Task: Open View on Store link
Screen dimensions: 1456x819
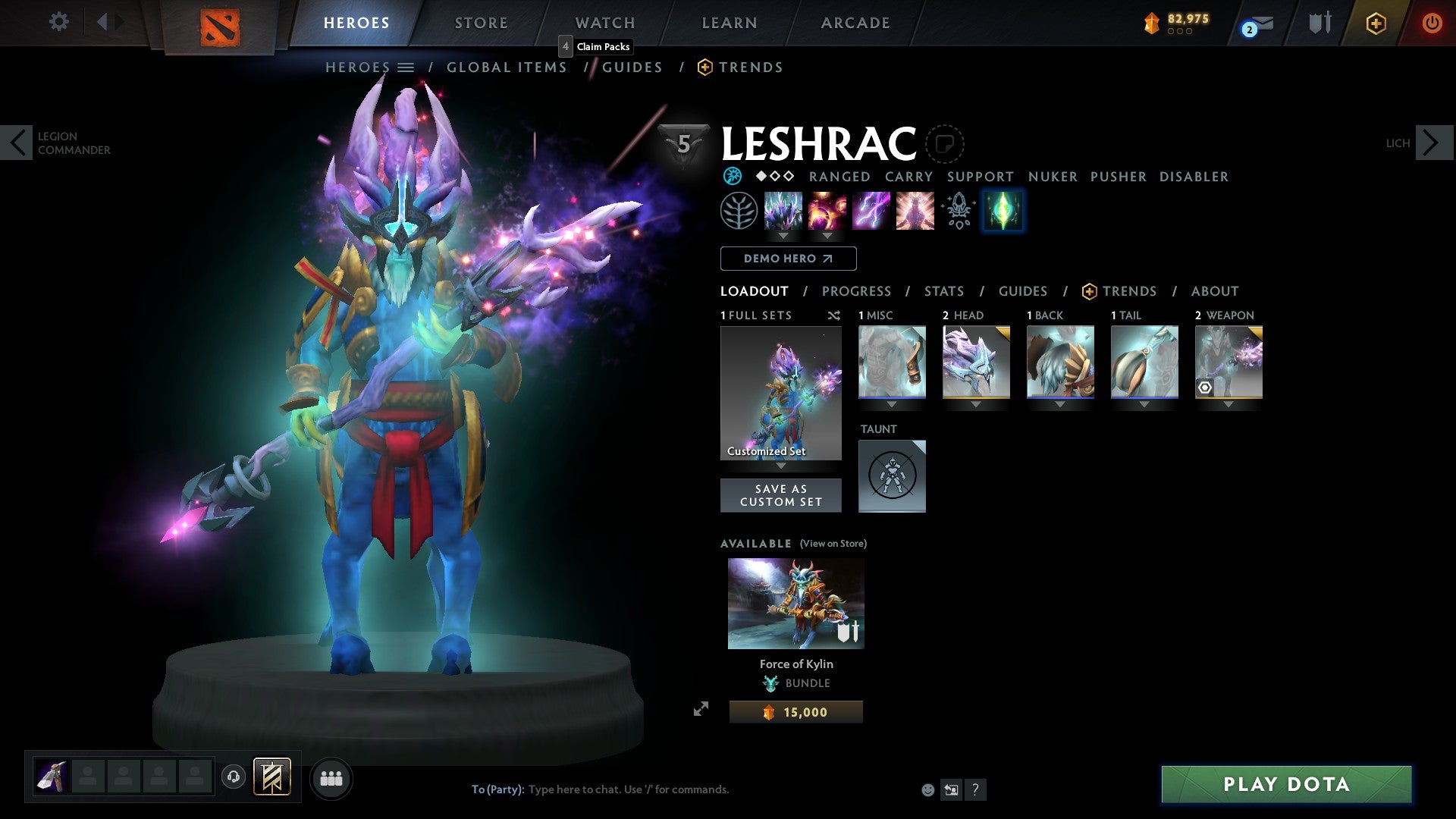Action: [x=833, y=544]
